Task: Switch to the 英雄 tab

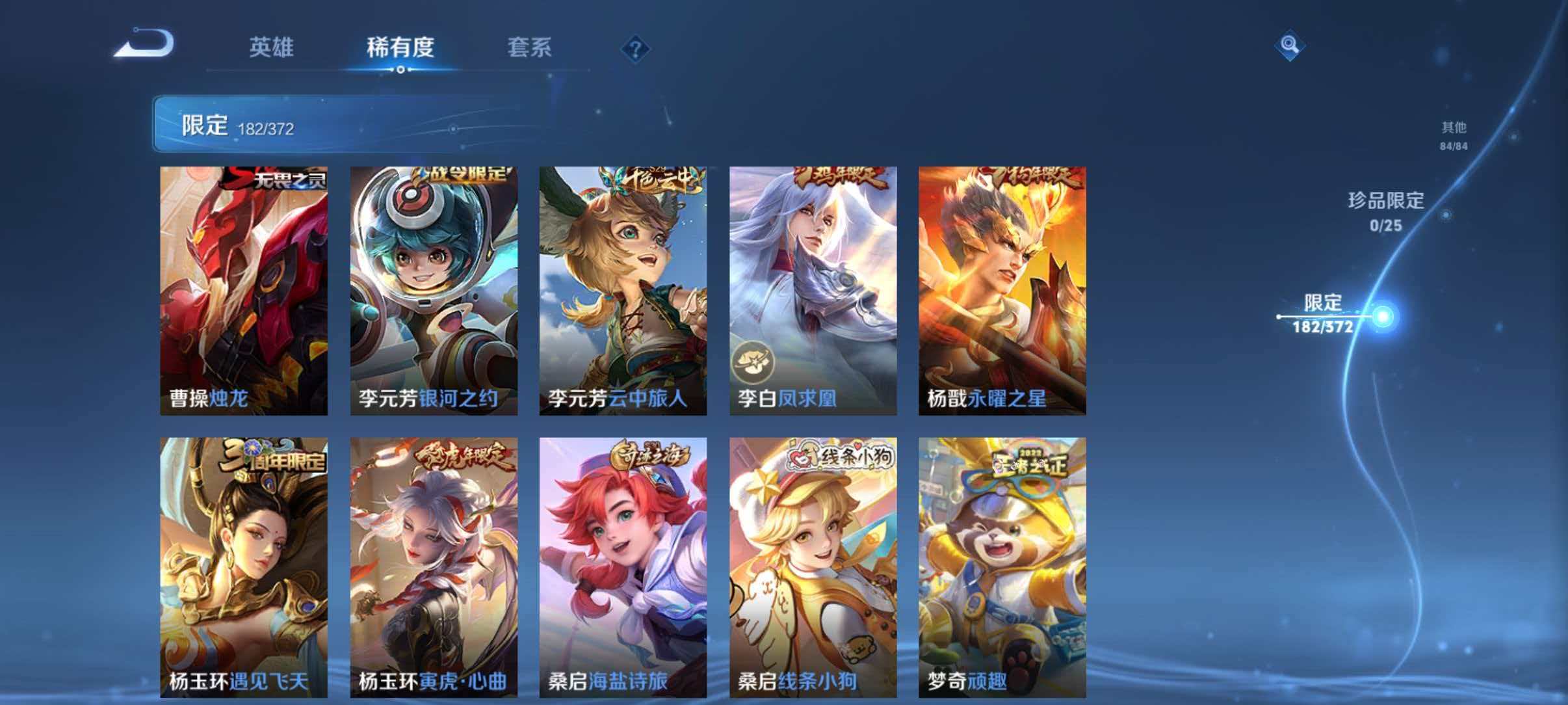Action: point(273,48)
